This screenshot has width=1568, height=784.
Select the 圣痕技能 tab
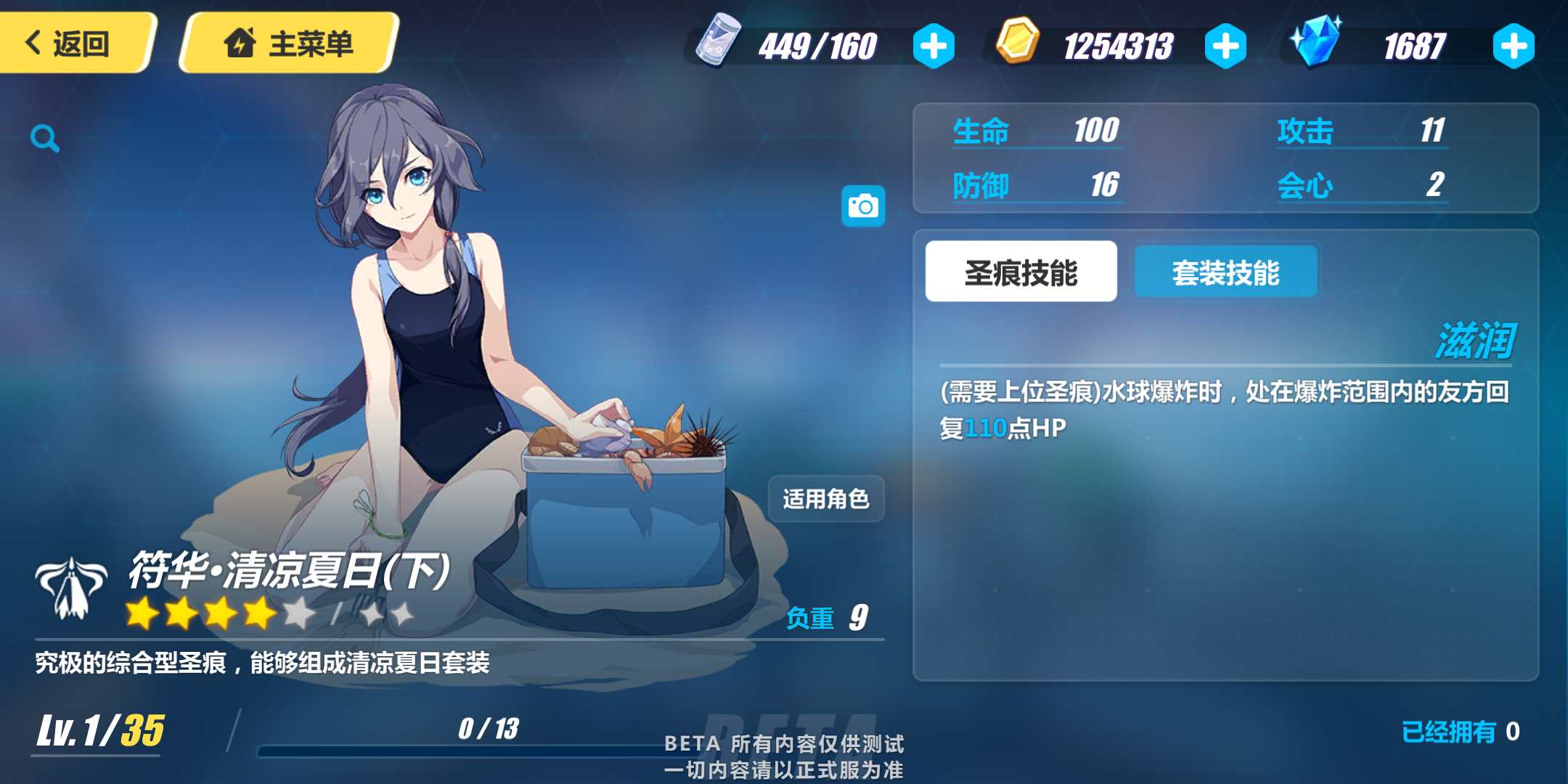coord(1020,271)
